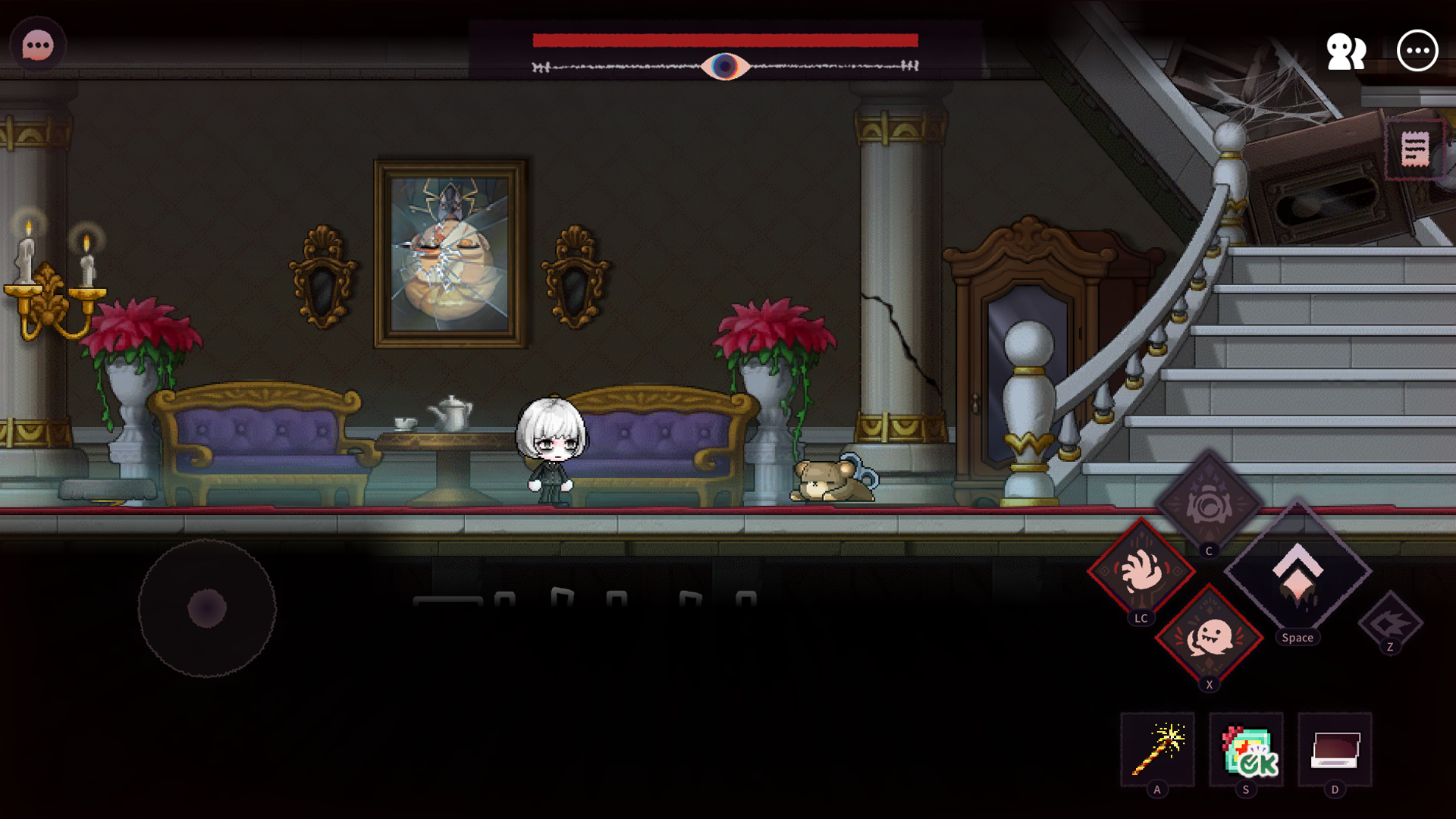This screenshot has width=1456, height=819.
Task: Open the players list icon
Action: [x=1346, y=52]
